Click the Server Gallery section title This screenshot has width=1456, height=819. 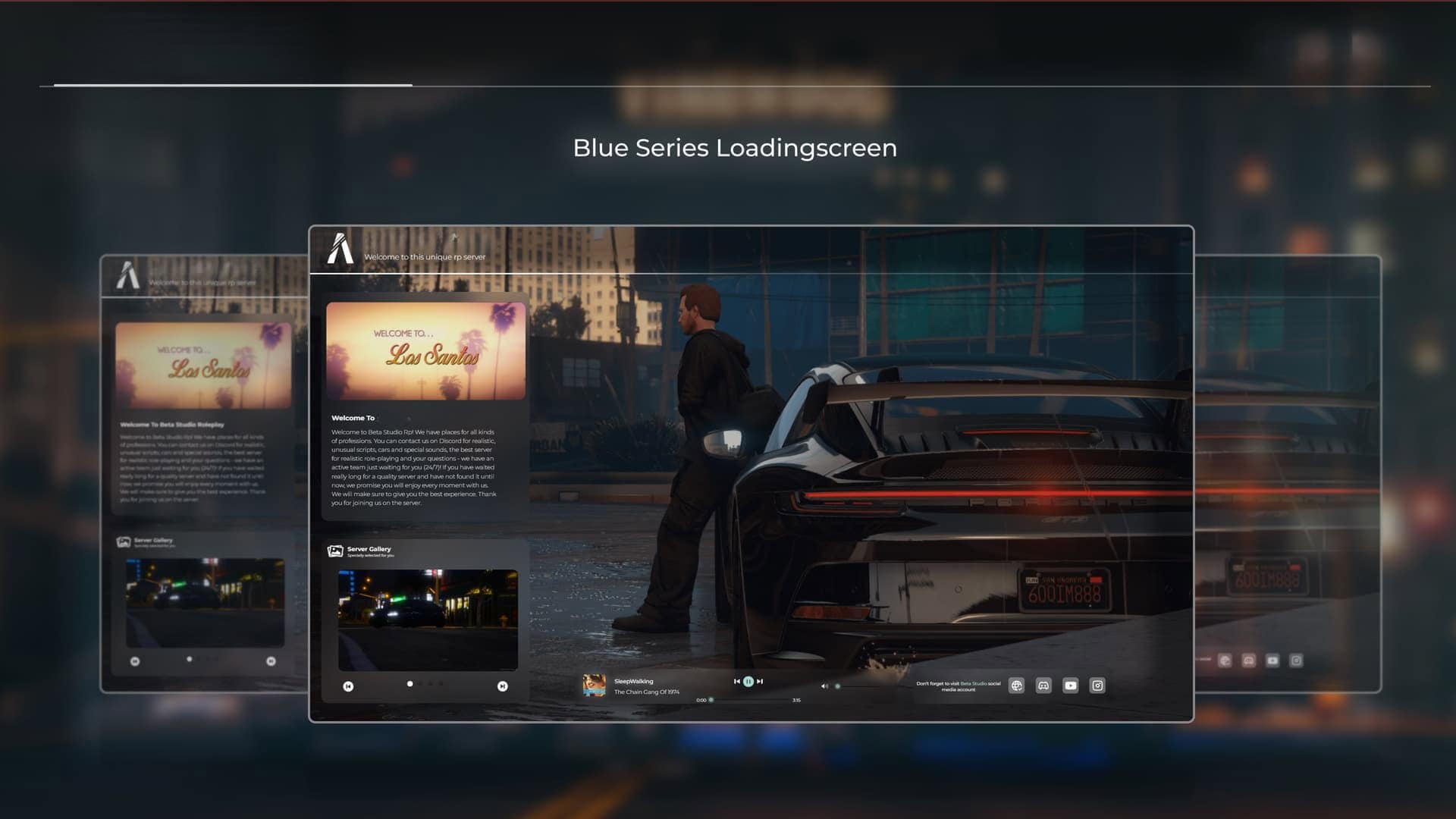pyautogui.click(x=369, y=549)
